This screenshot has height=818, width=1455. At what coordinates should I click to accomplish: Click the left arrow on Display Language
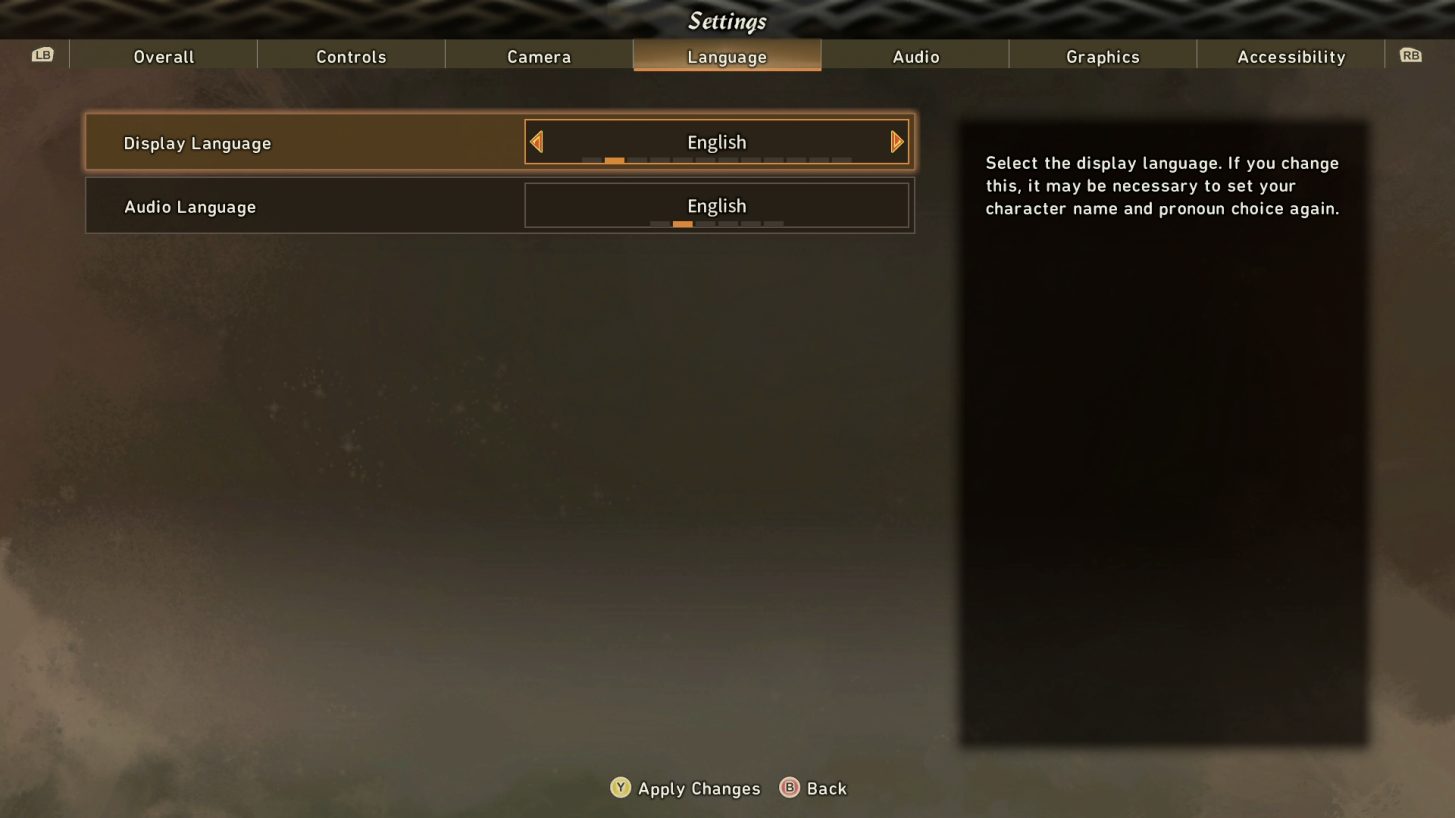click(x=536, y=141)
